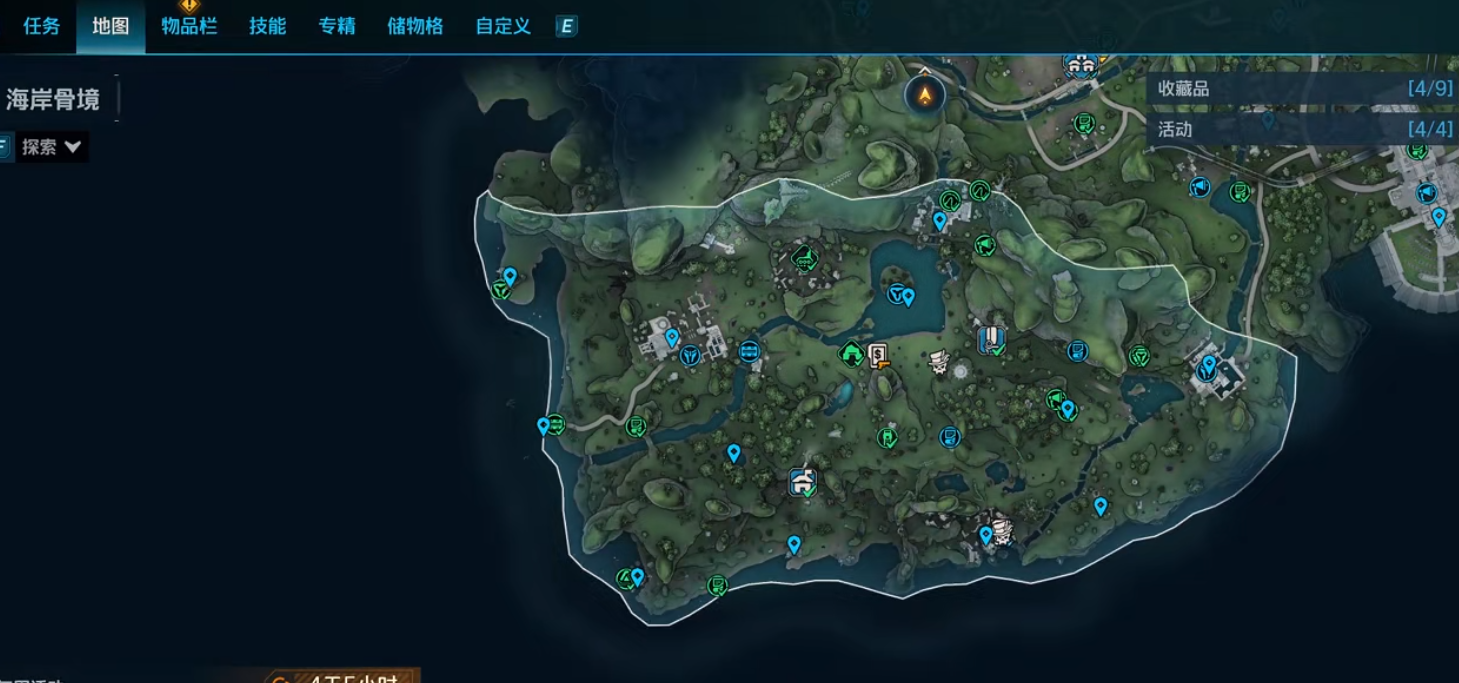This screenshot has width=1459, height=683.
Task: Open the 专精 tab
Action: click(x=337, y=27)
